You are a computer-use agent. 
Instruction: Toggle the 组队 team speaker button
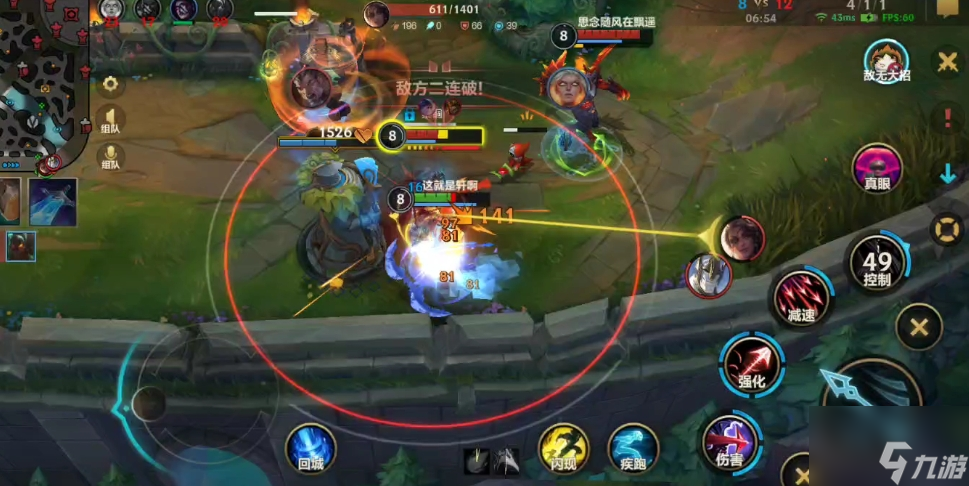[110, 121]
